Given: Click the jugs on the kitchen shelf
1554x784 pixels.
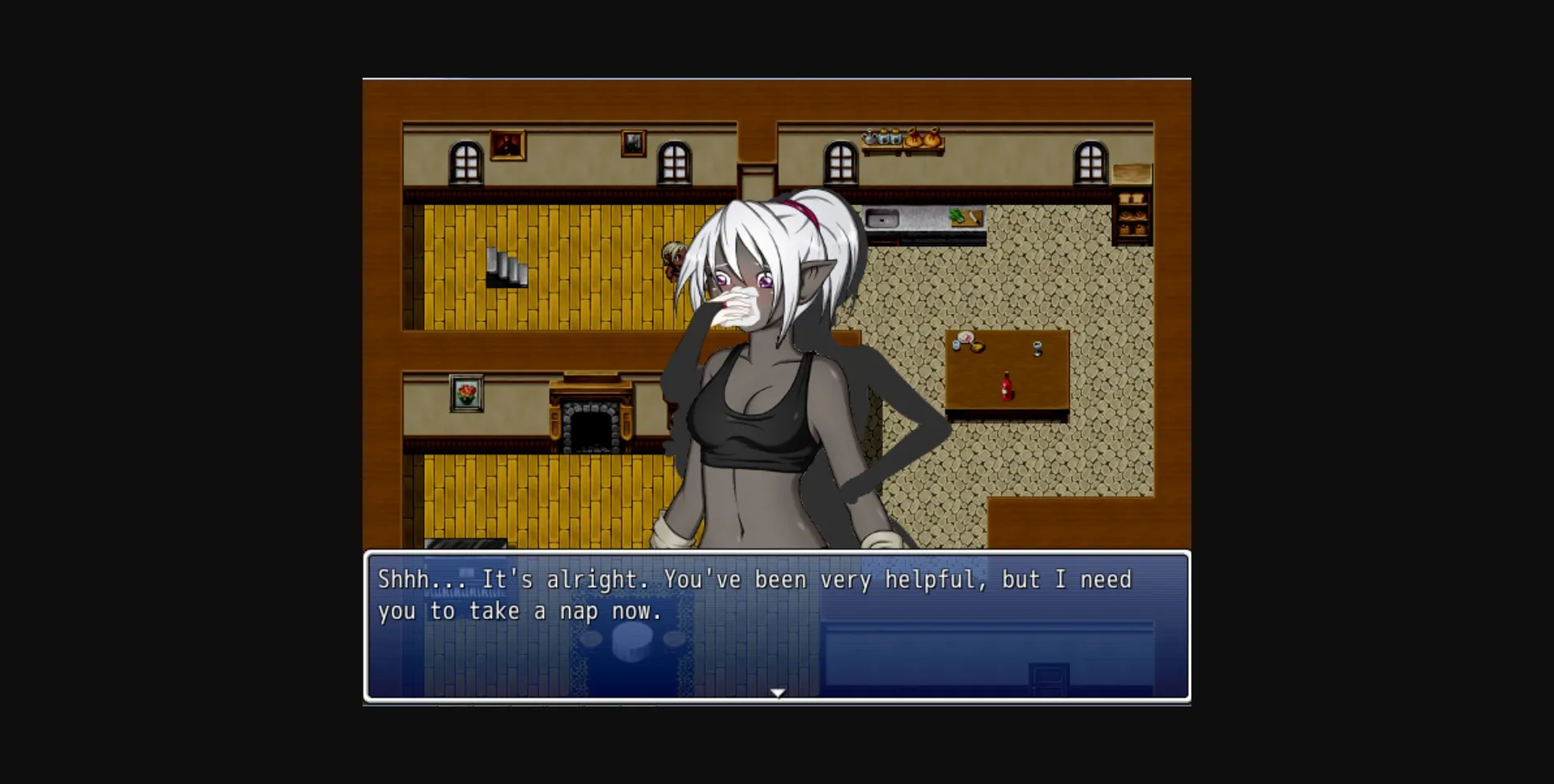Looking at the screenshot, I should coord(881,138).
